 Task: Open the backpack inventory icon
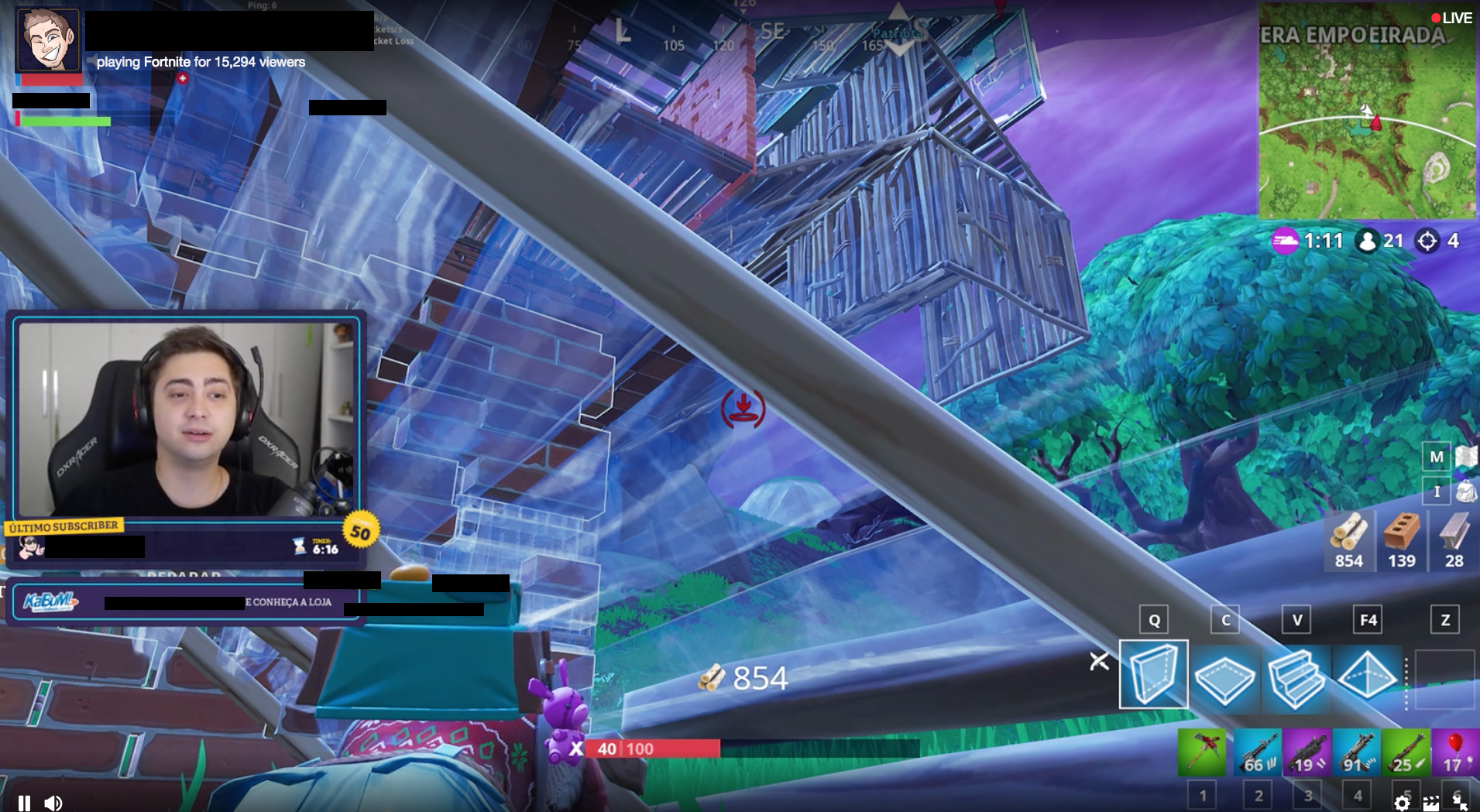(1465, 491)
